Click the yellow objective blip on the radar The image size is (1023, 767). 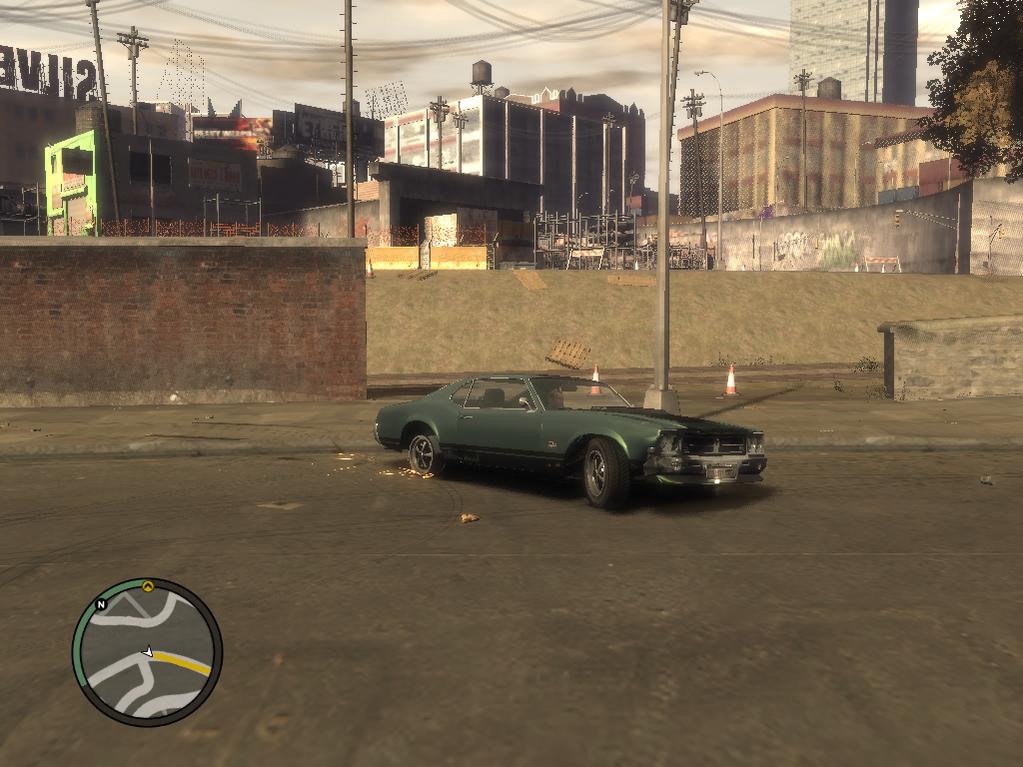(x=148, y=586)
